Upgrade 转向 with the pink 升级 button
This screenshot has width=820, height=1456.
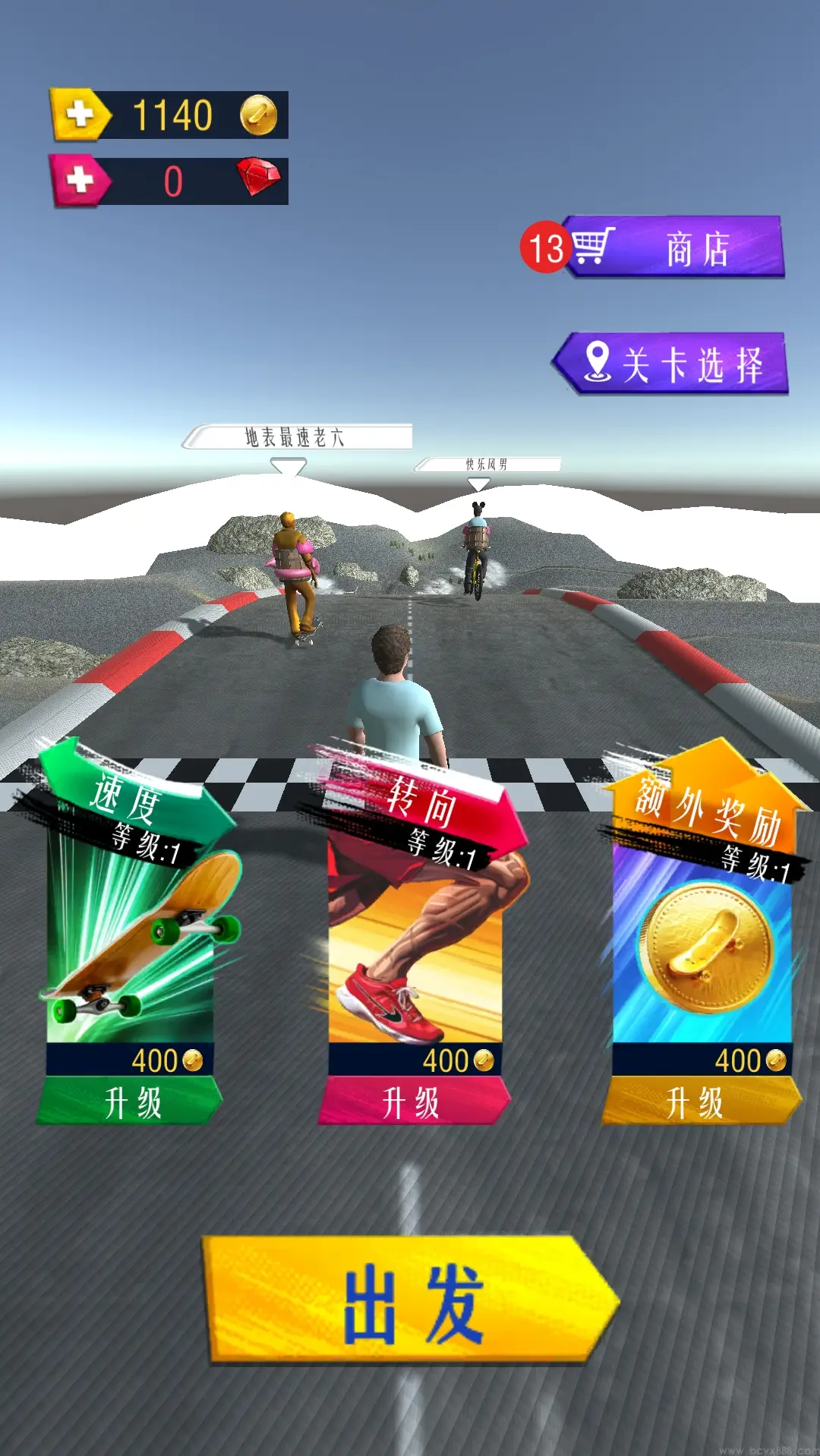click(x=413, y=1102)
